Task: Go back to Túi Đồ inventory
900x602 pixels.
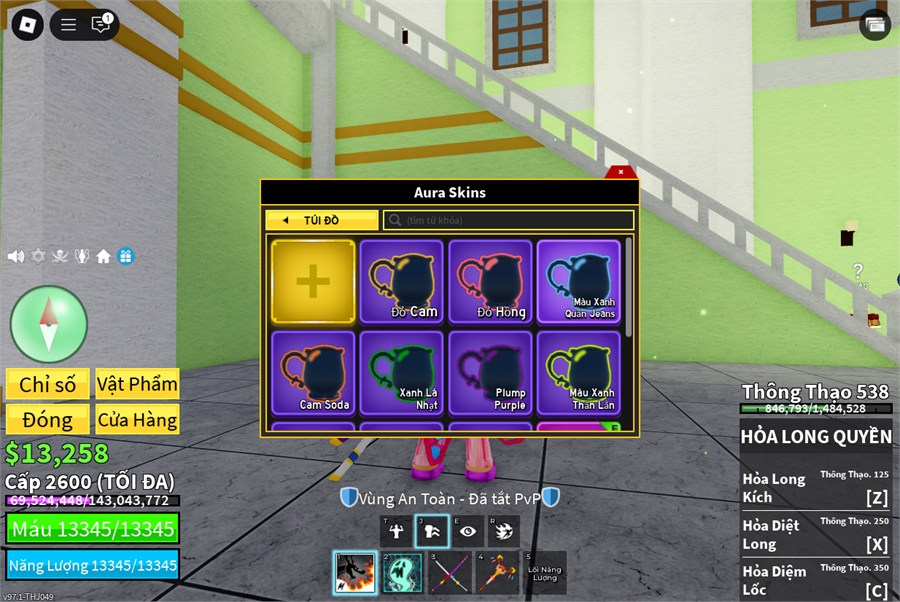Action: pyautogui.click(x=321, y=220)
